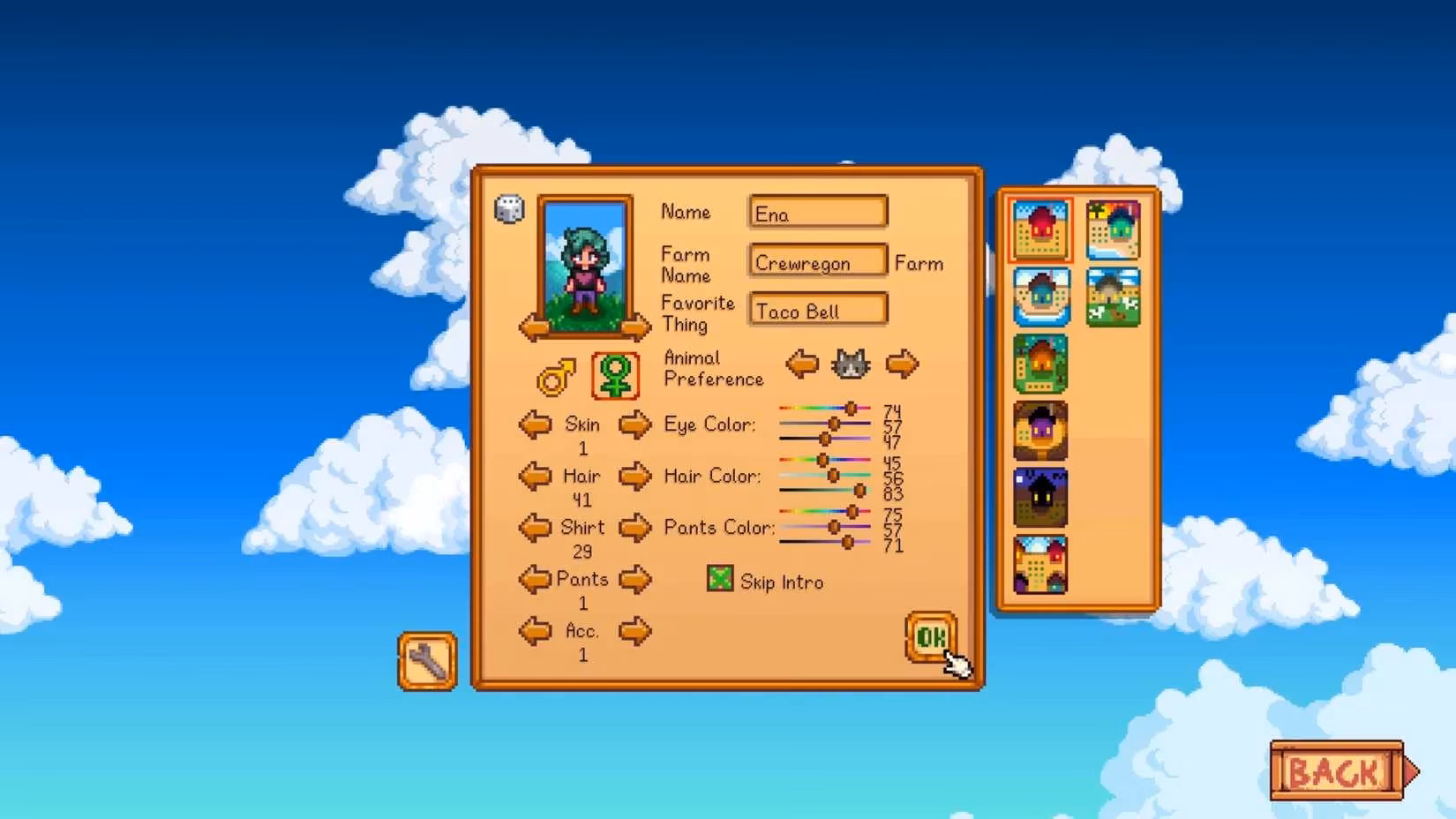Choose the forest farm with orange house
1456x819 pixels.
(x=1040, y=364)
